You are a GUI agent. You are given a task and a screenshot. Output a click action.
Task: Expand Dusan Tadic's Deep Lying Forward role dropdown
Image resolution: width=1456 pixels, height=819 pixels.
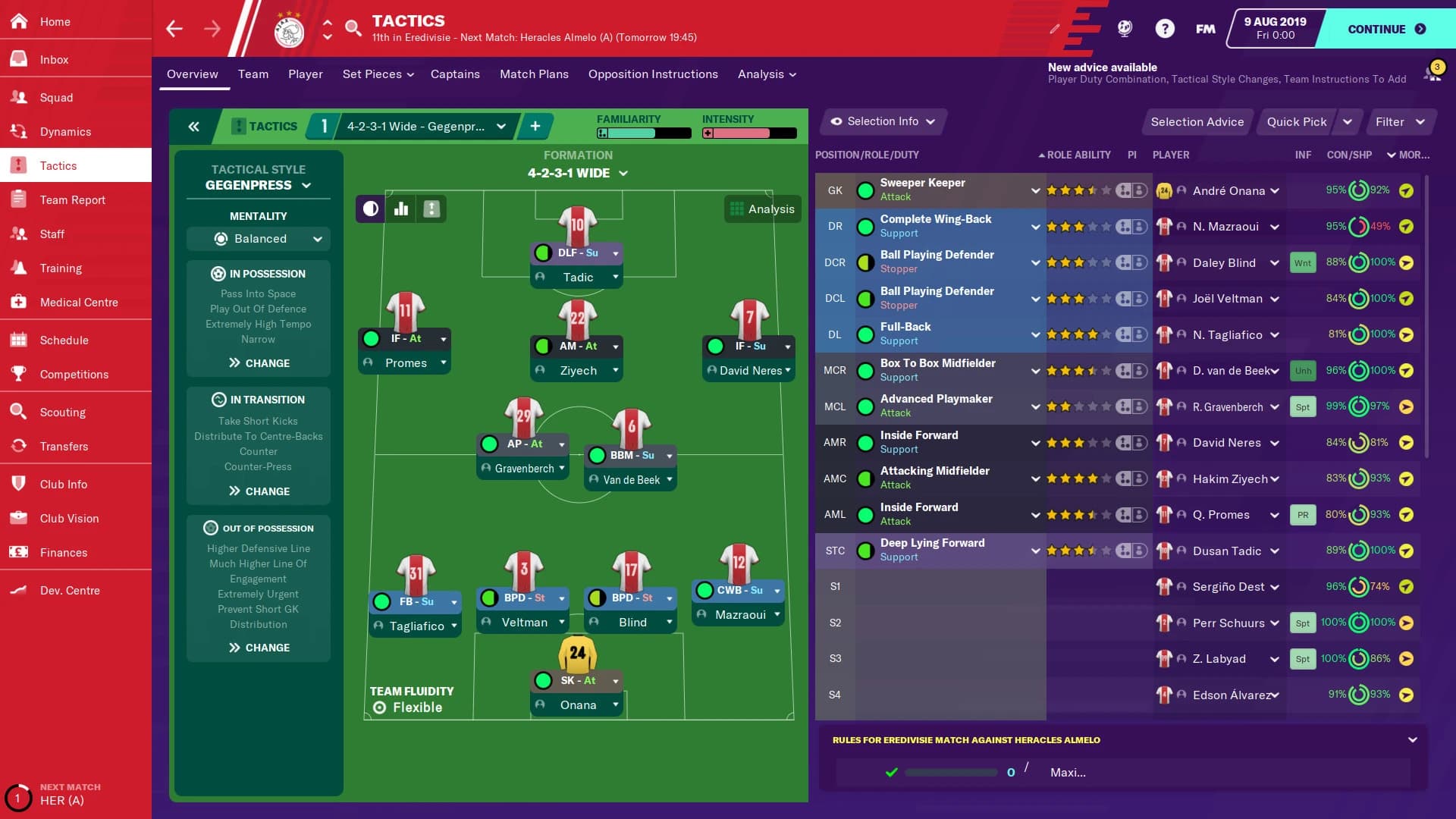tap(1036, 551)
